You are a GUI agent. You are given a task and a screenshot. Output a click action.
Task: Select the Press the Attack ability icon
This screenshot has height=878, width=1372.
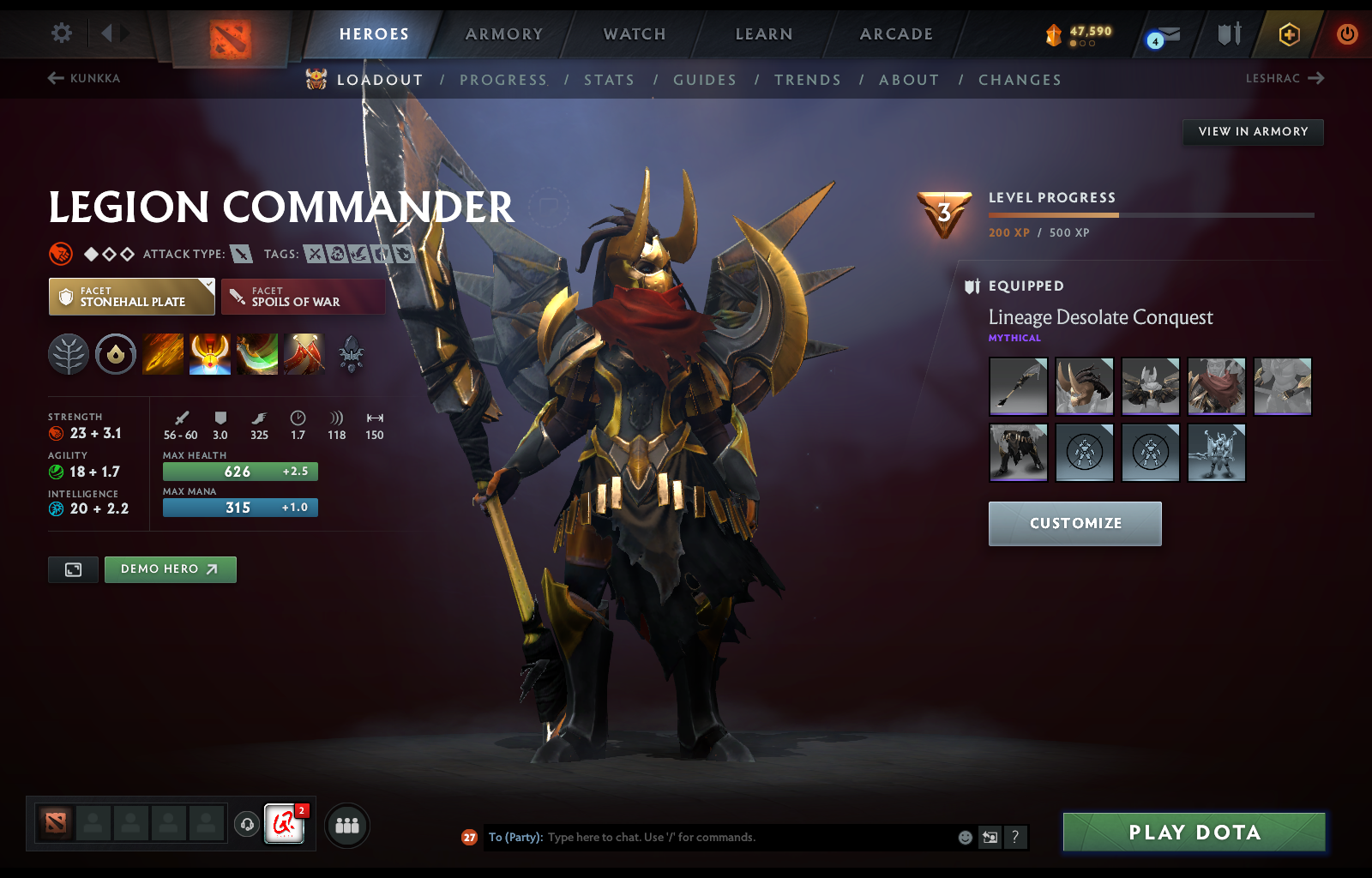(210, 354)
